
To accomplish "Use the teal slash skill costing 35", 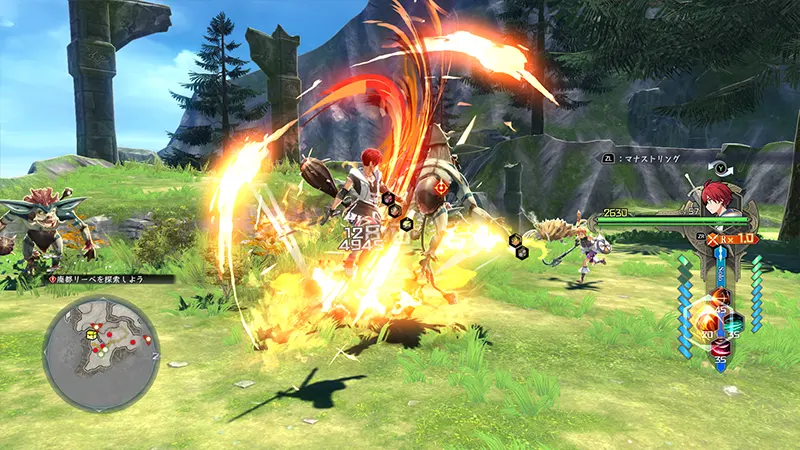I will pyautogui.click(x=736, y=323).
